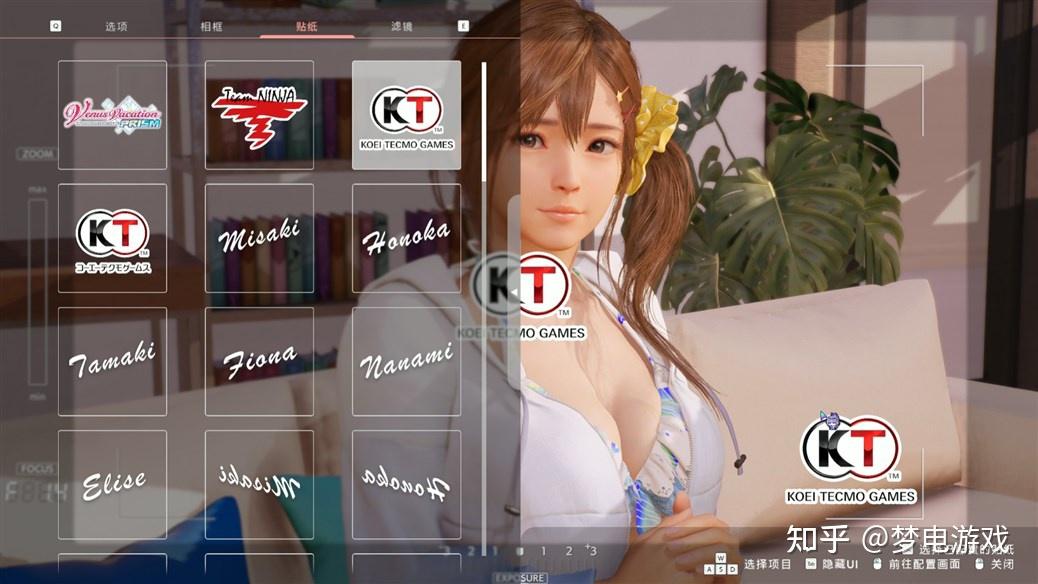
Task: Select the Elise signature sticker
Action: pyautogui.click(x=112, y=484)
